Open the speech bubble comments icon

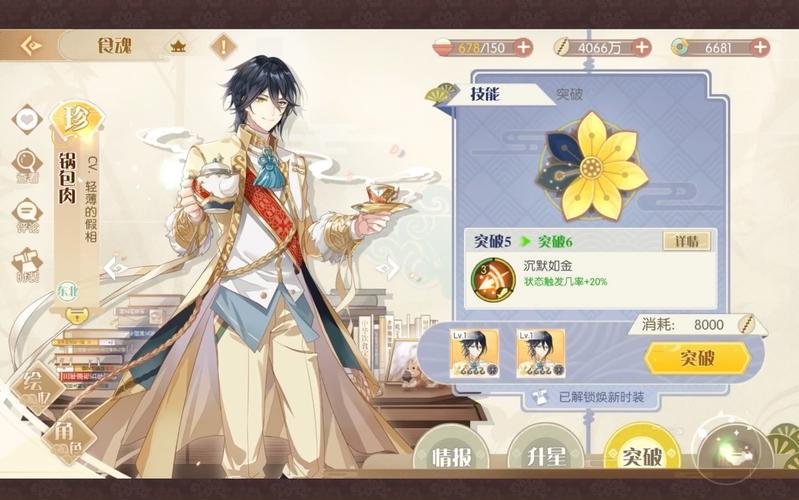tap(26, 212)
